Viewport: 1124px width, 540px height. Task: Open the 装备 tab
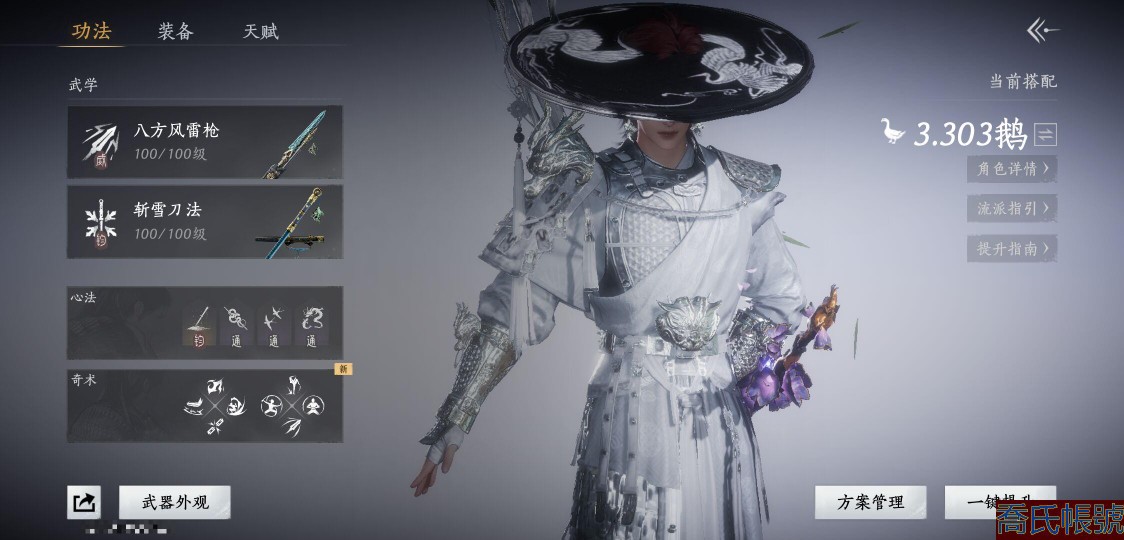point(175,31)
